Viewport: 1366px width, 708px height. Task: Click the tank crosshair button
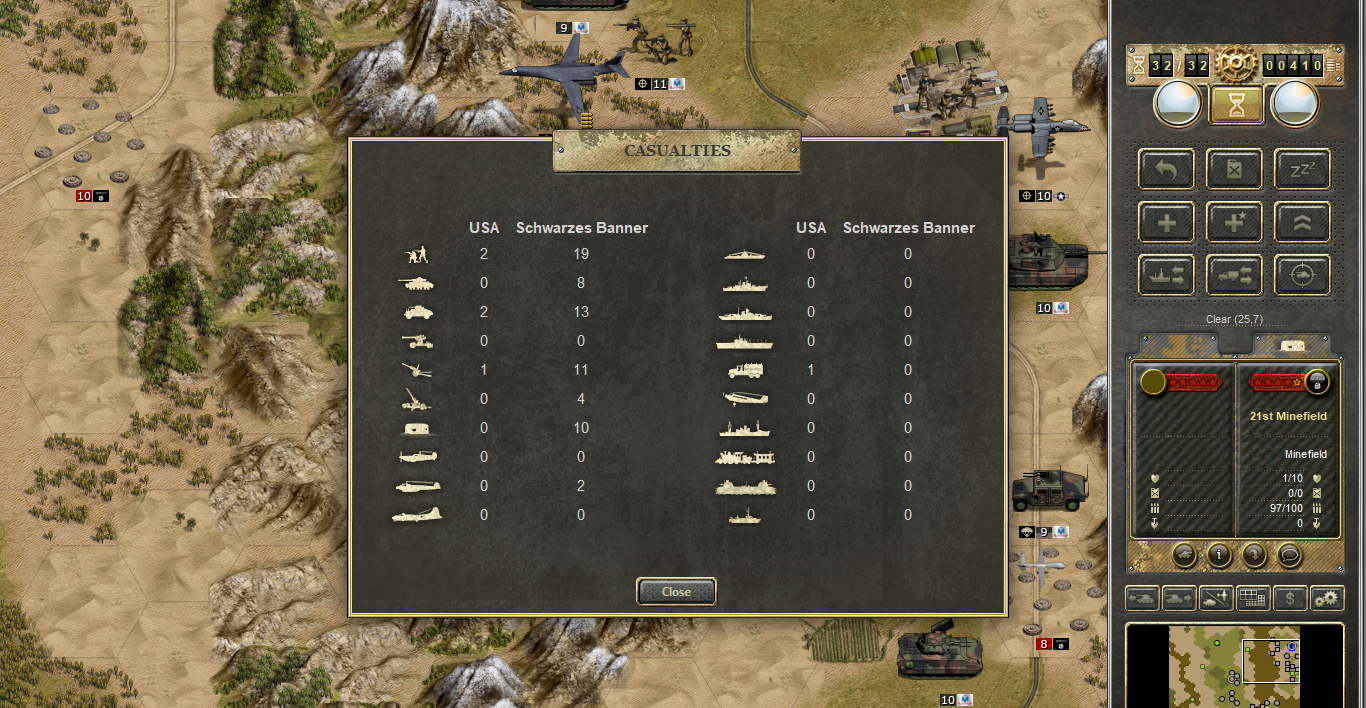click(x=1302, y=275)
